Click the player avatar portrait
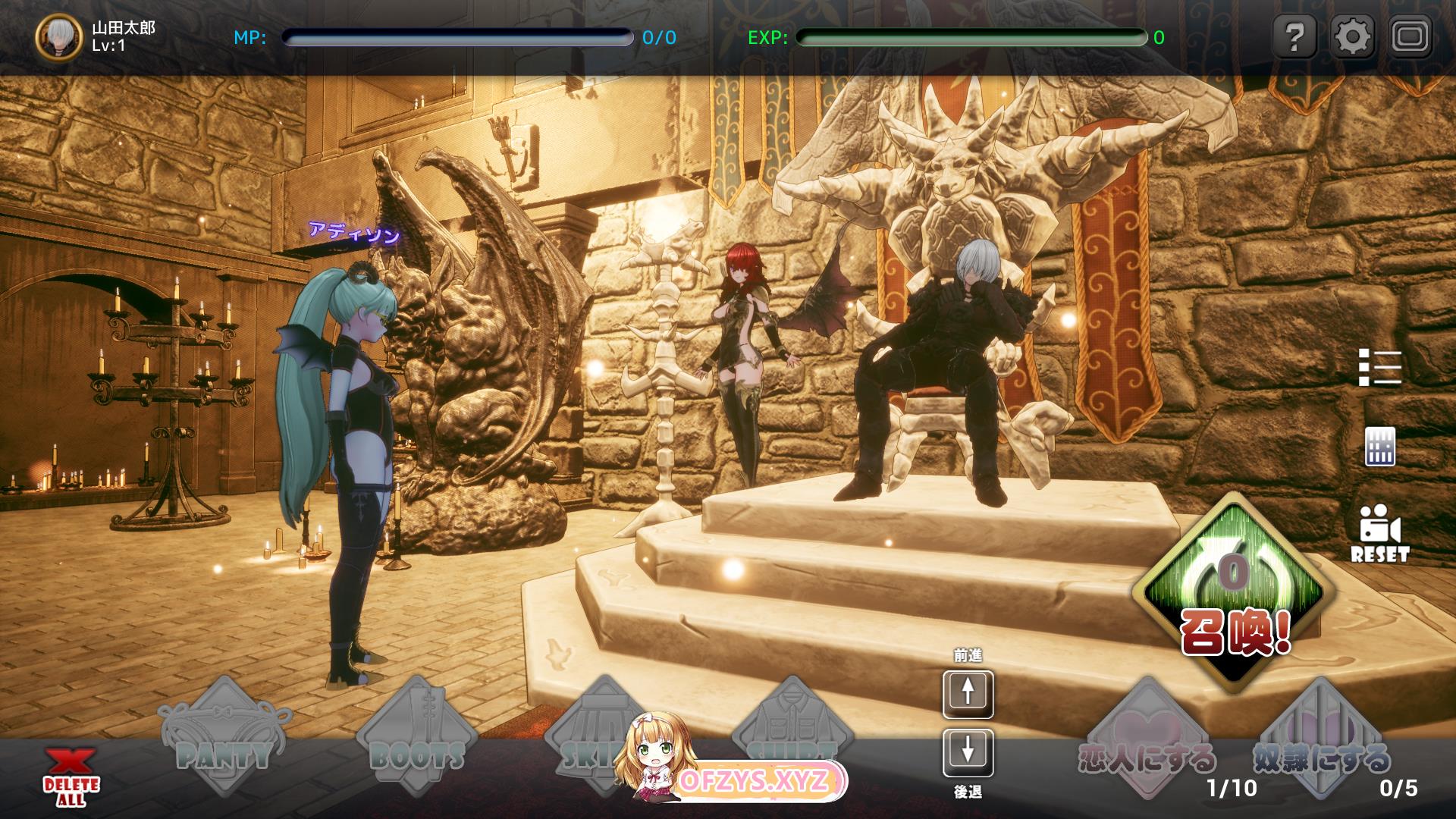Image resolution: width=1456 pixels, height=819 pixels. point(58,36)
